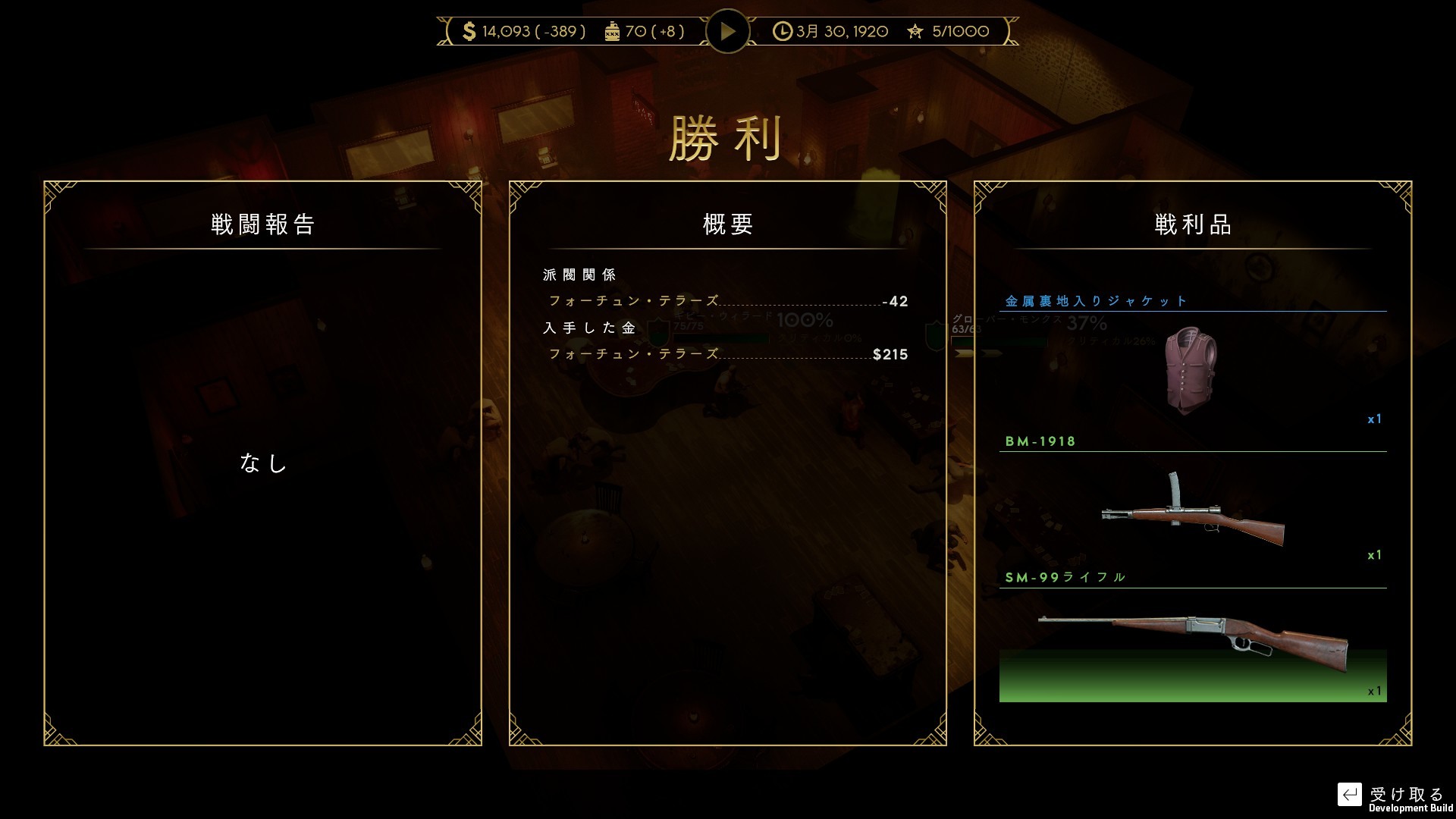
Task: Click the なし text in battle report
Action: 263,463
